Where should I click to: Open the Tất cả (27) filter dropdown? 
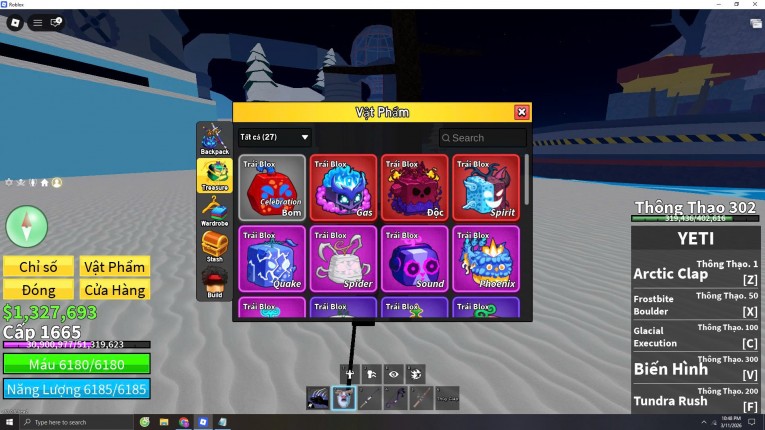coord(274,137)
